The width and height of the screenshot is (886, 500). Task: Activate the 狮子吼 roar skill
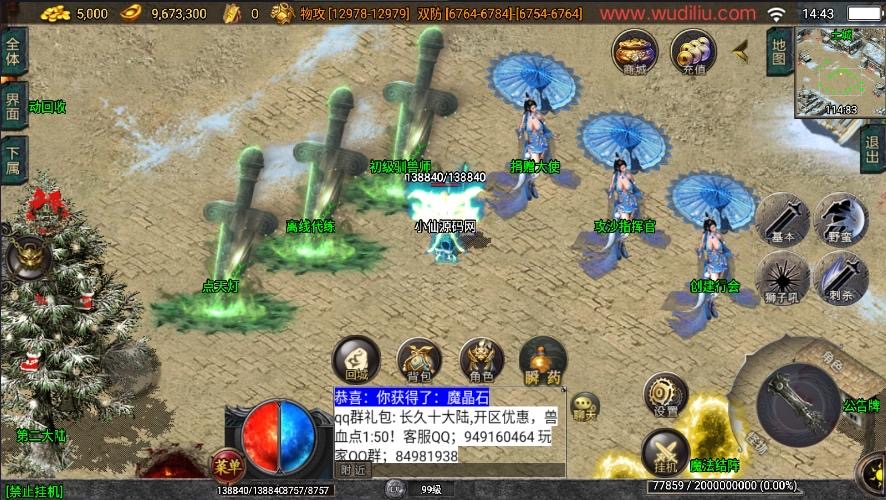tap(783, 276)
